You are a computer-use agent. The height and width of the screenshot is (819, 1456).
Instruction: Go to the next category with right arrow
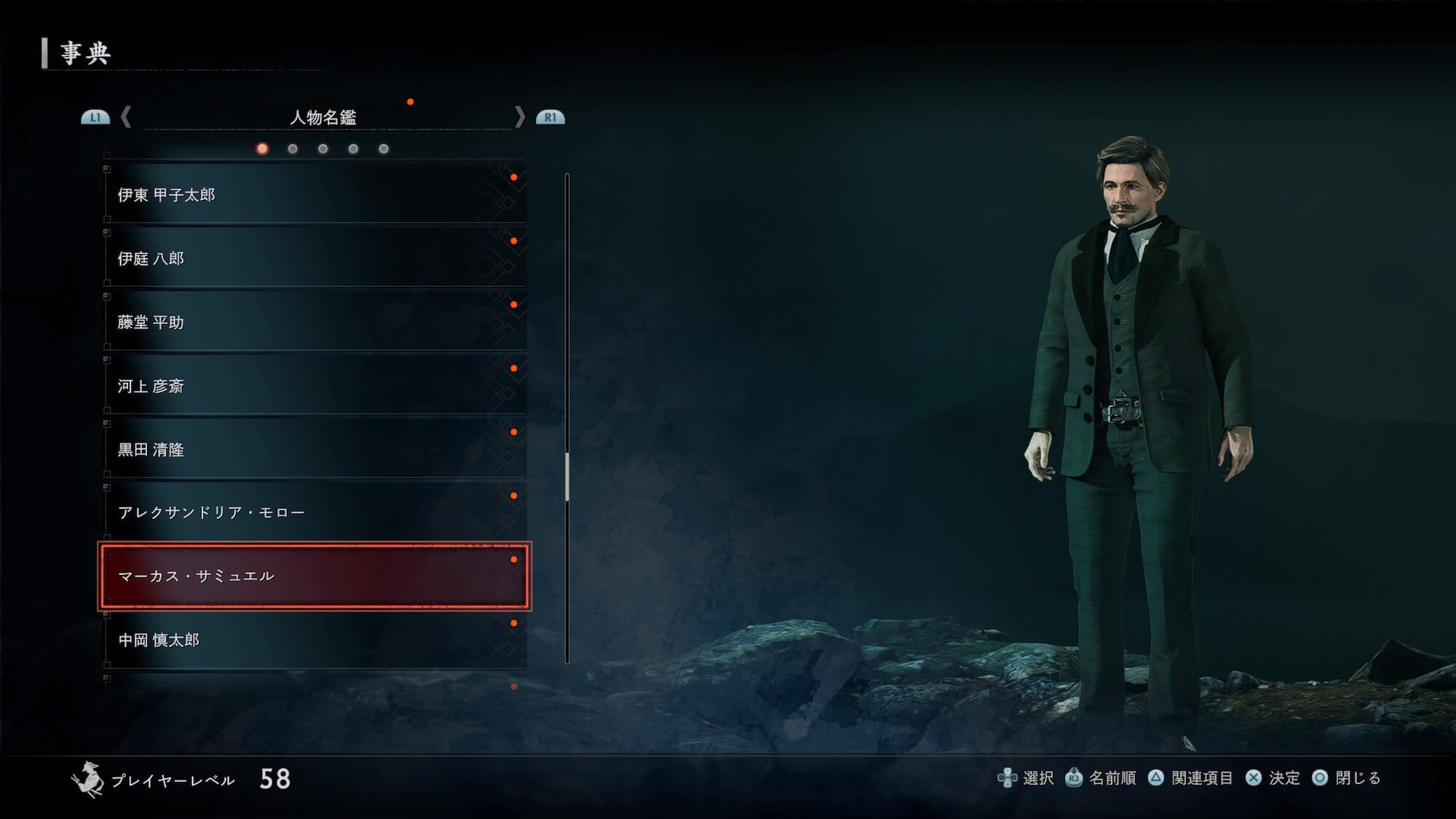coord(519,116)
